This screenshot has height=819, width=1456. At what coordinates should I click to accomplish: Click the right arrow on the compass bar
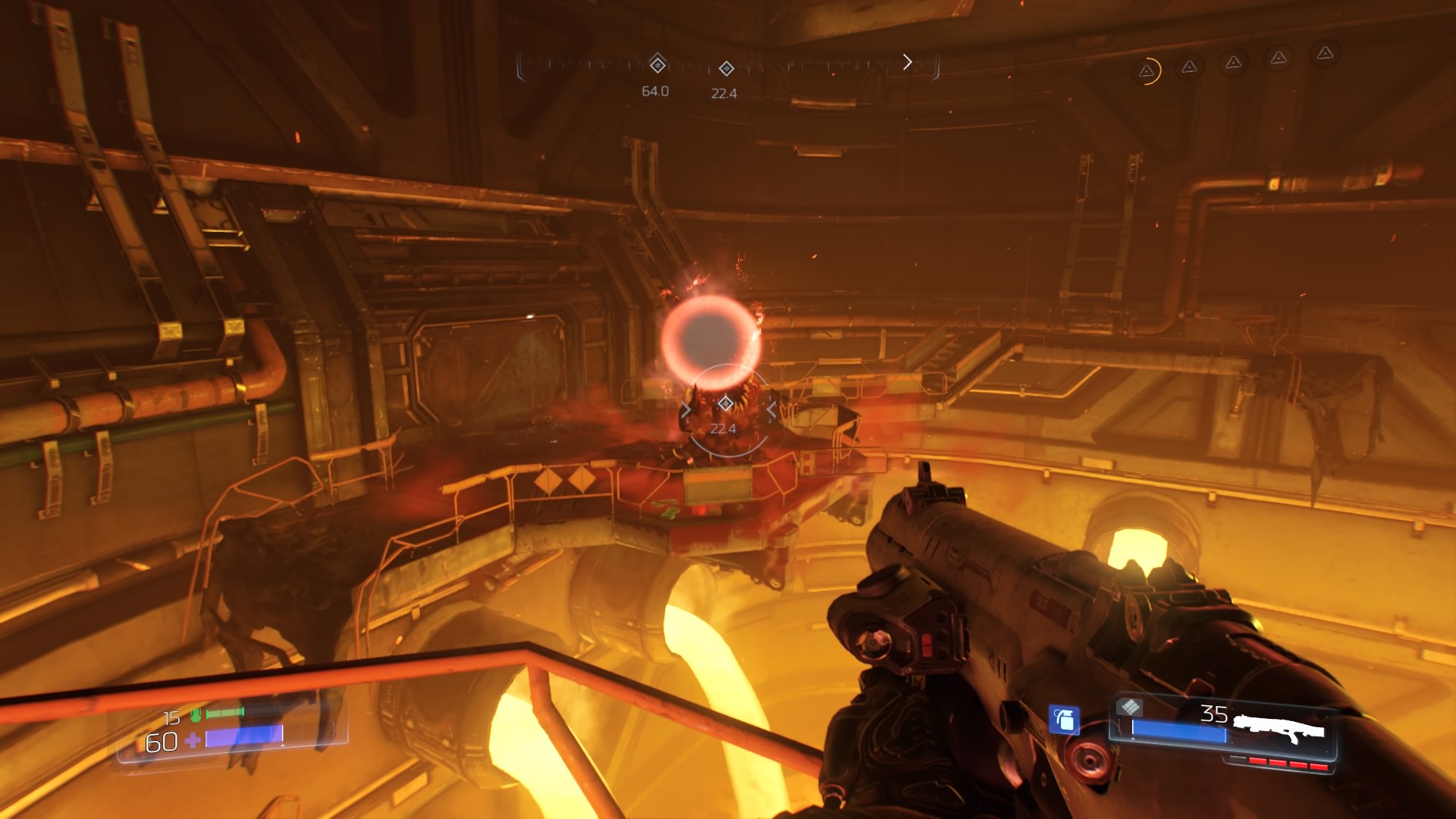coord(907,62)
